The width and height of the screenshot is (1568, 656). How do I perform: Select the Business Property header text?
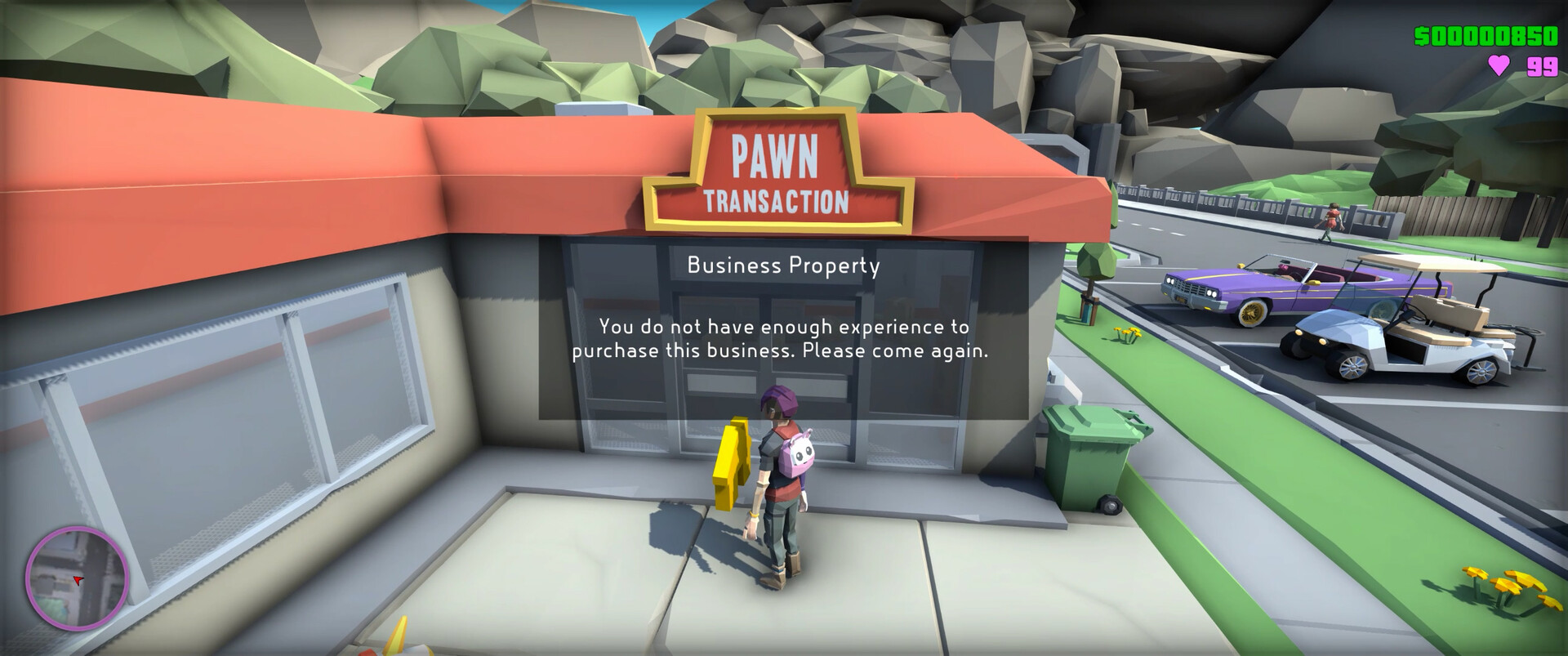pos(783,266)
